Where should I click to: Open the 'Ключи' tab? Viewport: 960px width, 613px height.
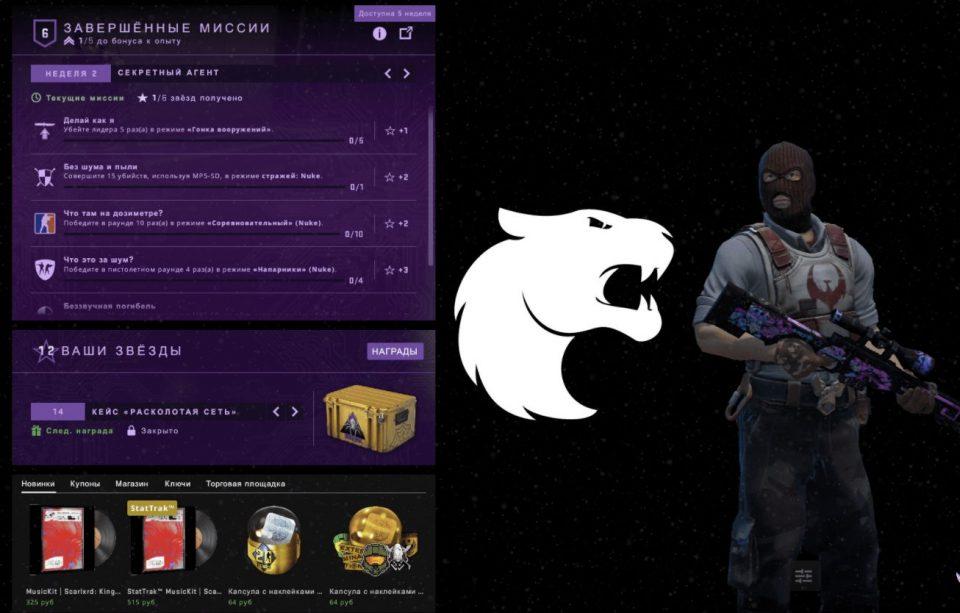(x=177, y=484)
